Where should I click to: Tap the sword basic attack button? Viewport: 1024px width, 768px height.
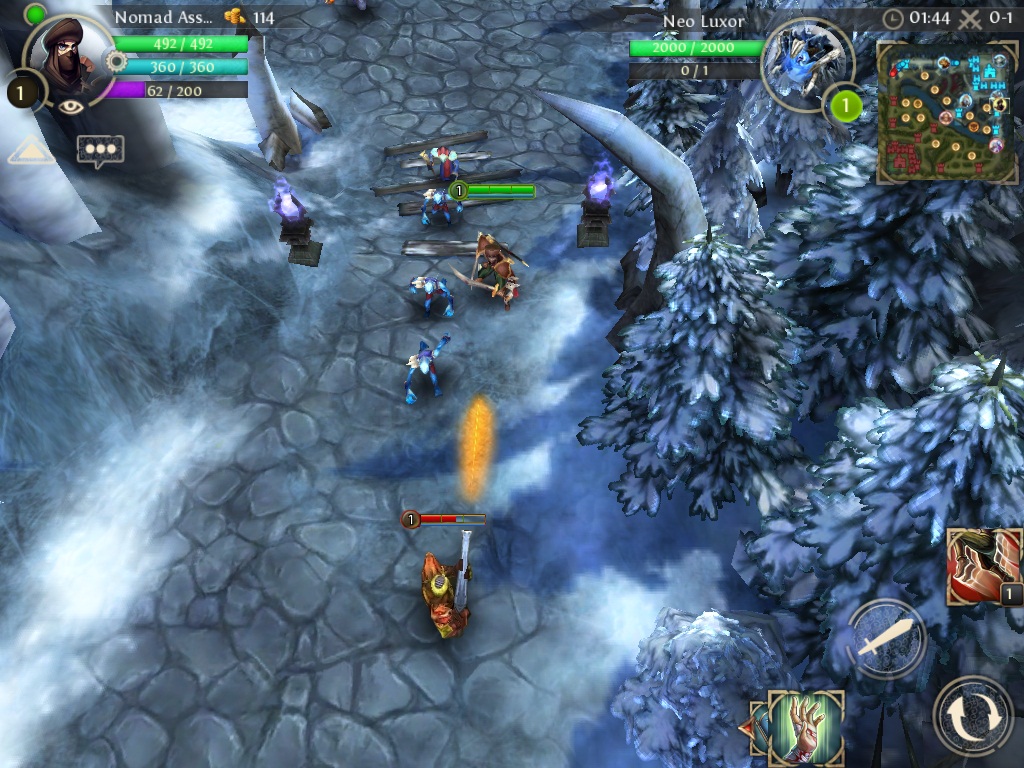[887, 638]
